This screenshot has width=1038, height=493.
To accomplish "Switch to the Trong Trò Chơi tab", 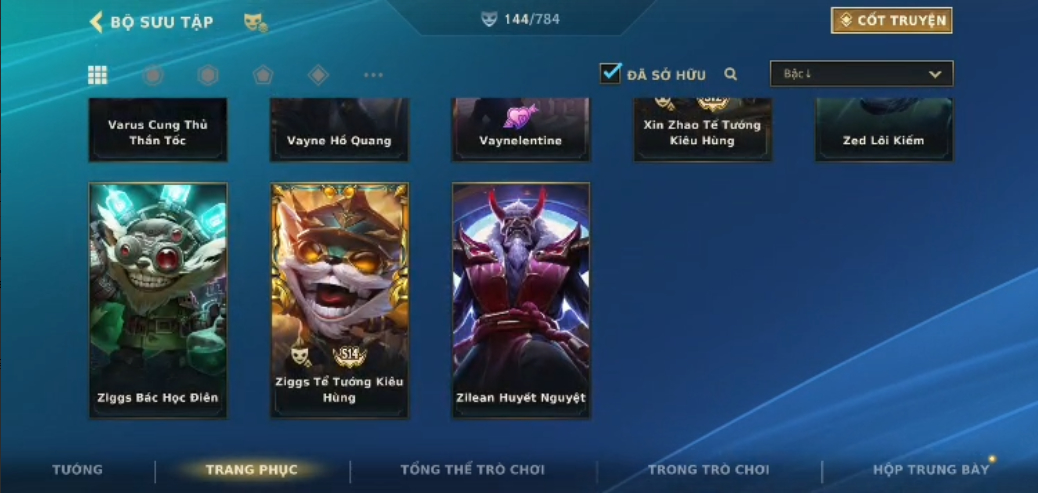I will [708, 470].
